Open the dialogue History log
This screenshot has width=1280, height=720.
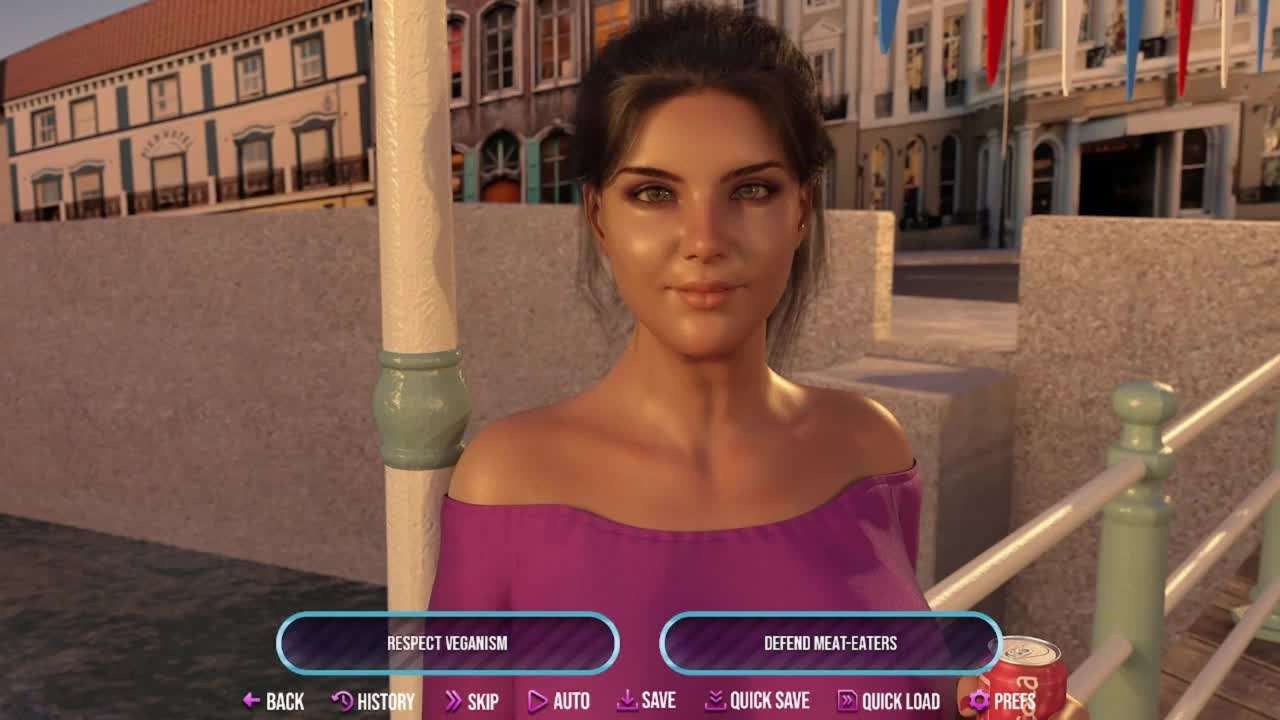(373, 701)
